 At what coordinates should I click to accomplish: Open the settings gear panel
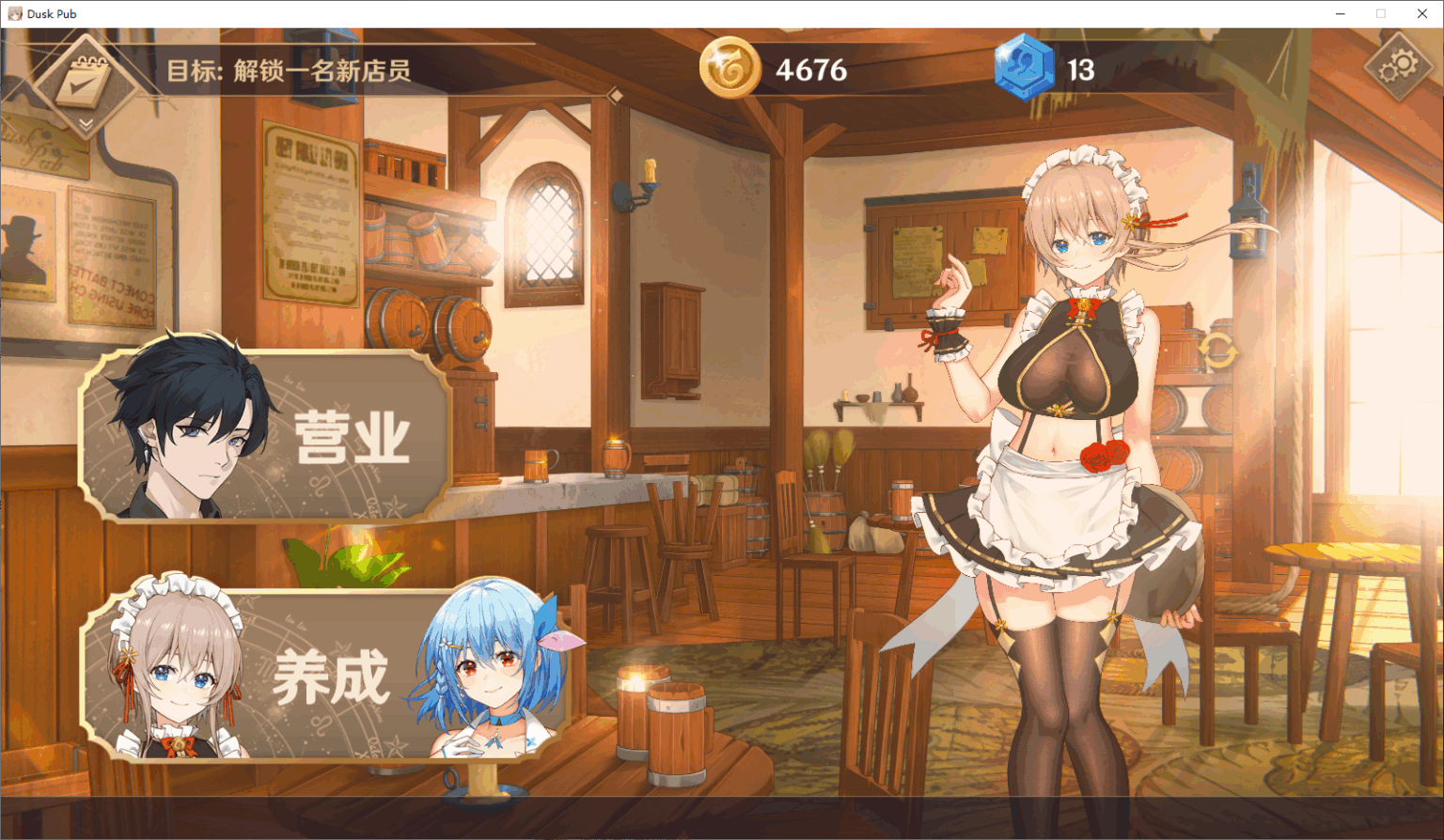tap(1398, 66)
